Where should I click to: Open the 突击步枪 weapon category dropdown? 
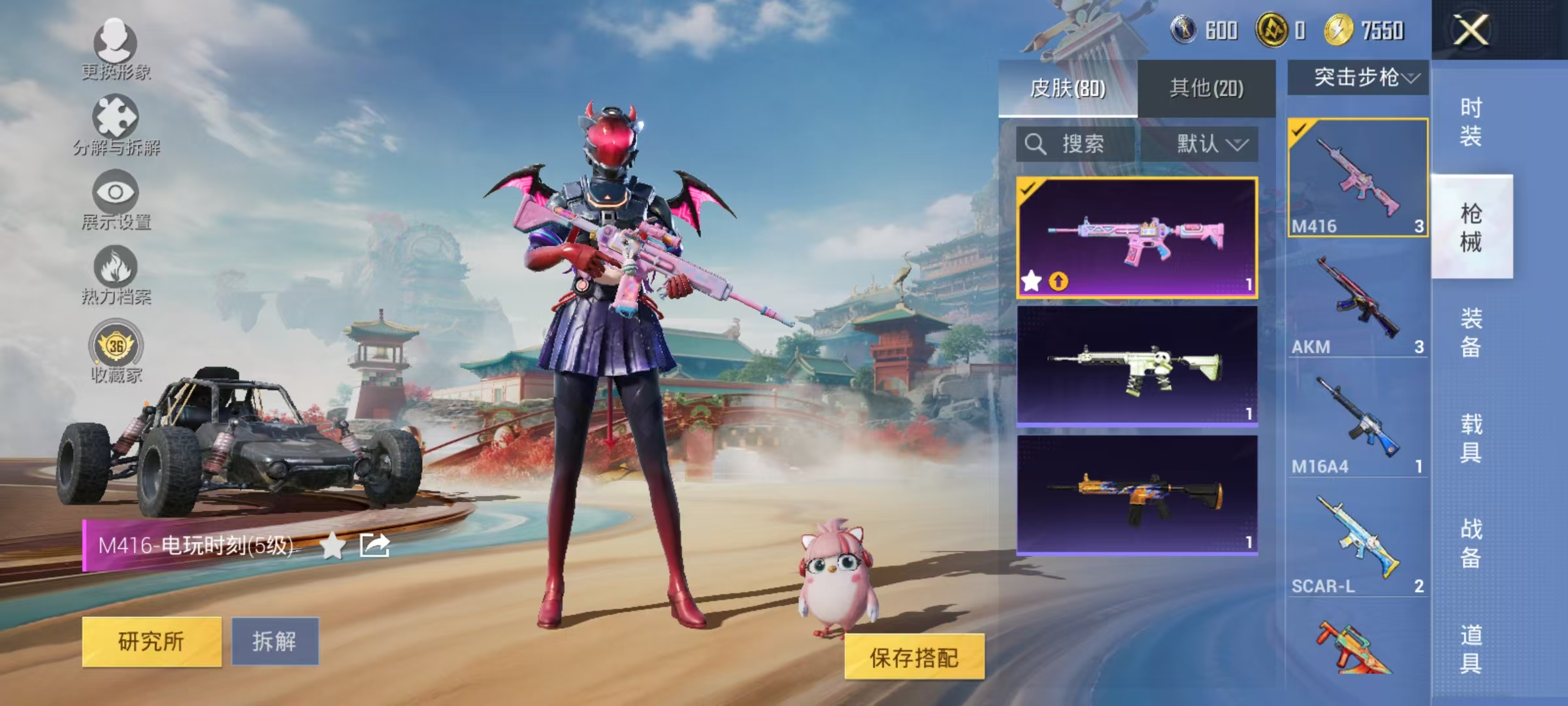tap(1356, 80)
